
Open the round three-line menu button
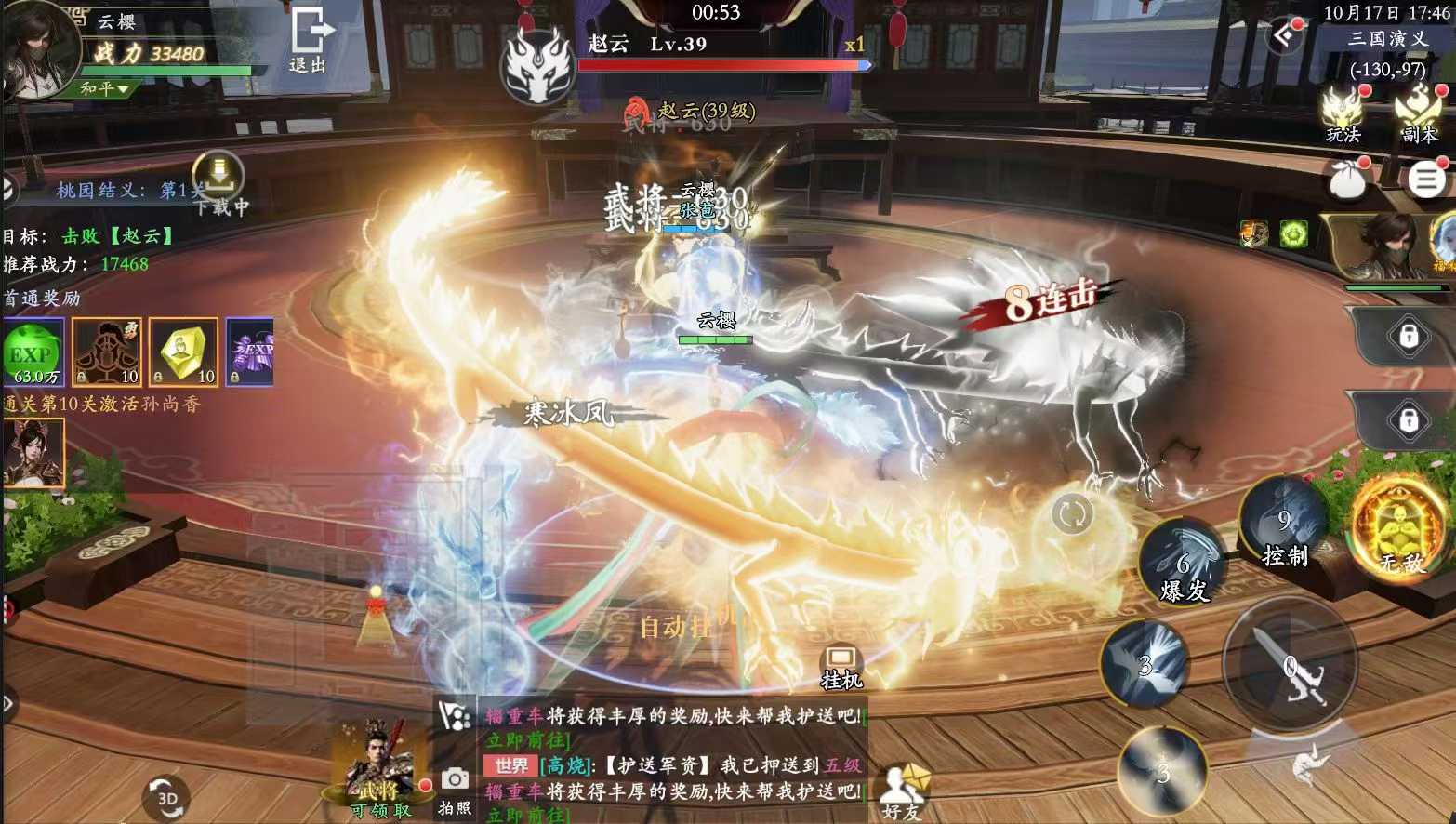pos(1426,179)
